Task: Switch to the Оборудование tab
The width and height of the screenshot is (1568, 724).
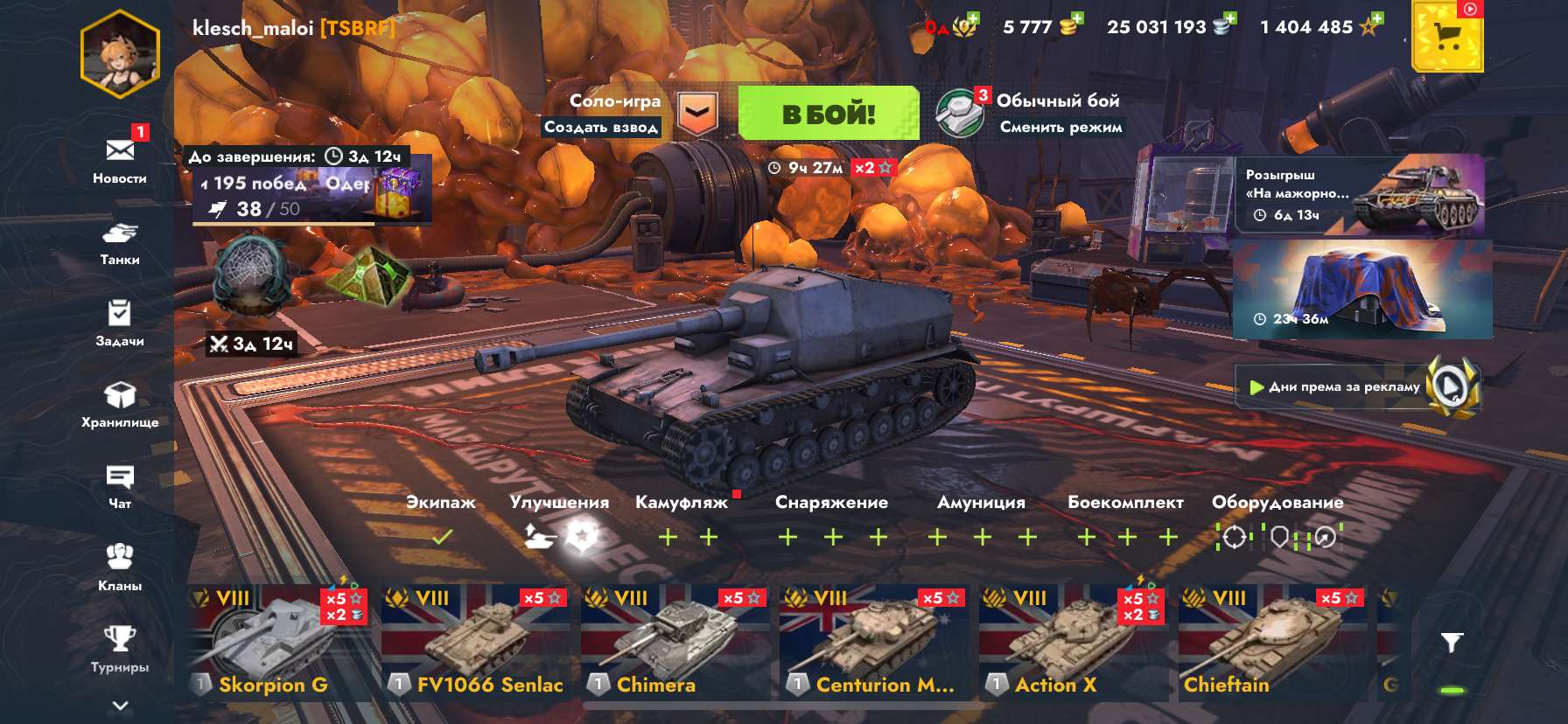Action: click(x=1277, y=503)
